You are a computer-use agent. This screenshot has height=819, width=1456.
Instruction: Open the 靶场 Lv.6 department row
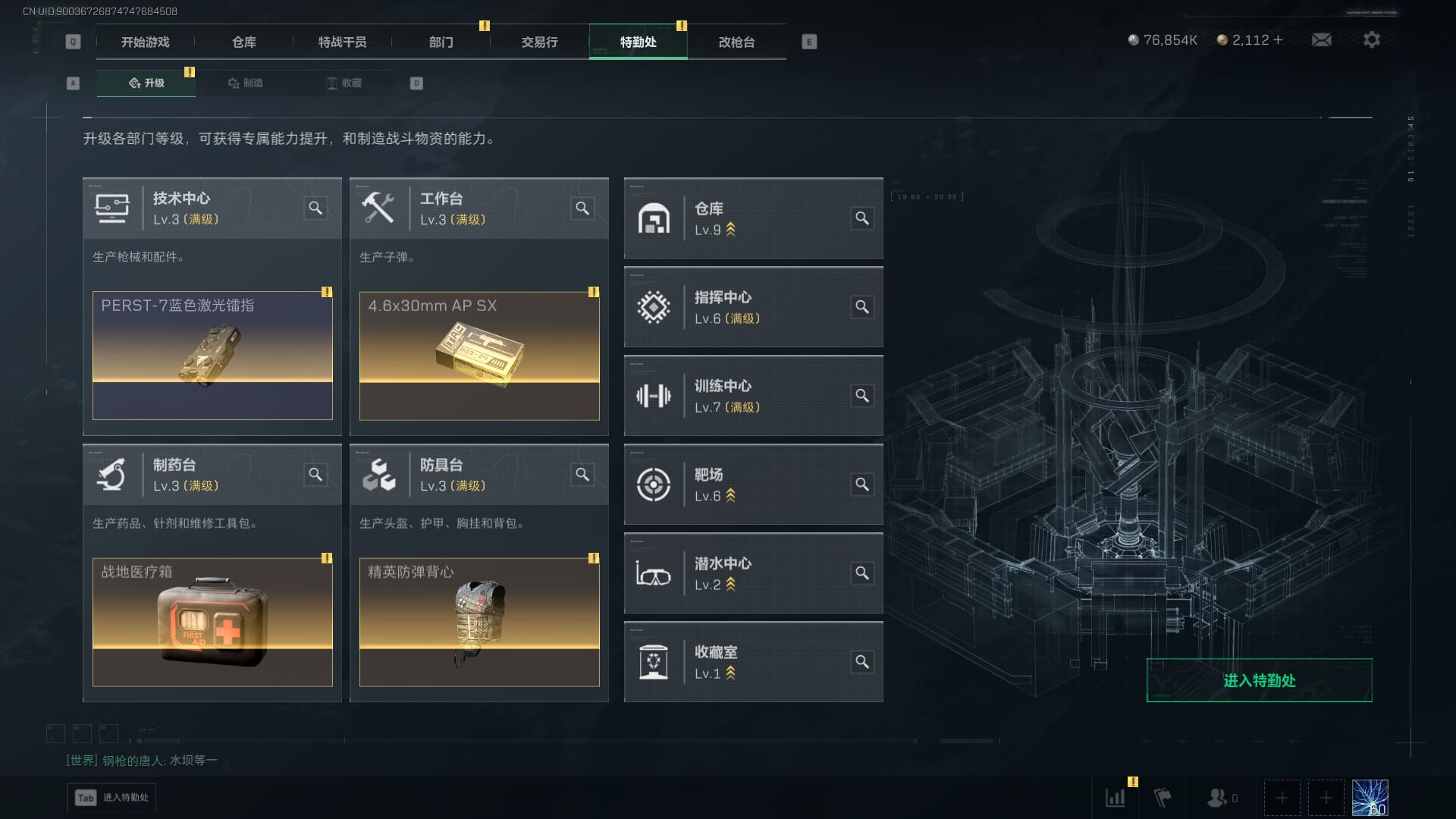coord(753,485)
